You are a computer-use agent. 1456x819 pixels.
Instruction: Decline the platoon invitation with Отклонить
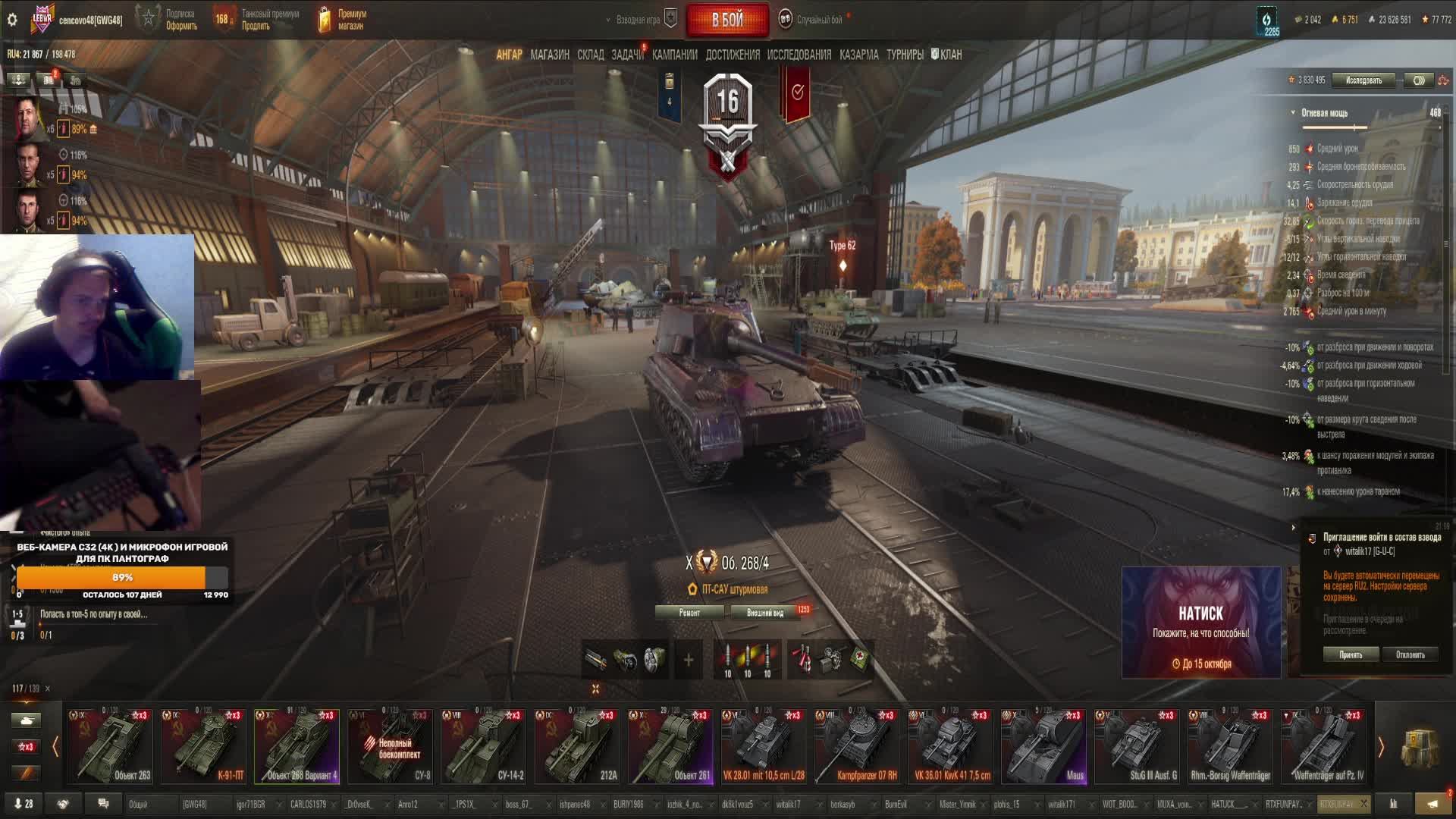tap(1410, 654)
